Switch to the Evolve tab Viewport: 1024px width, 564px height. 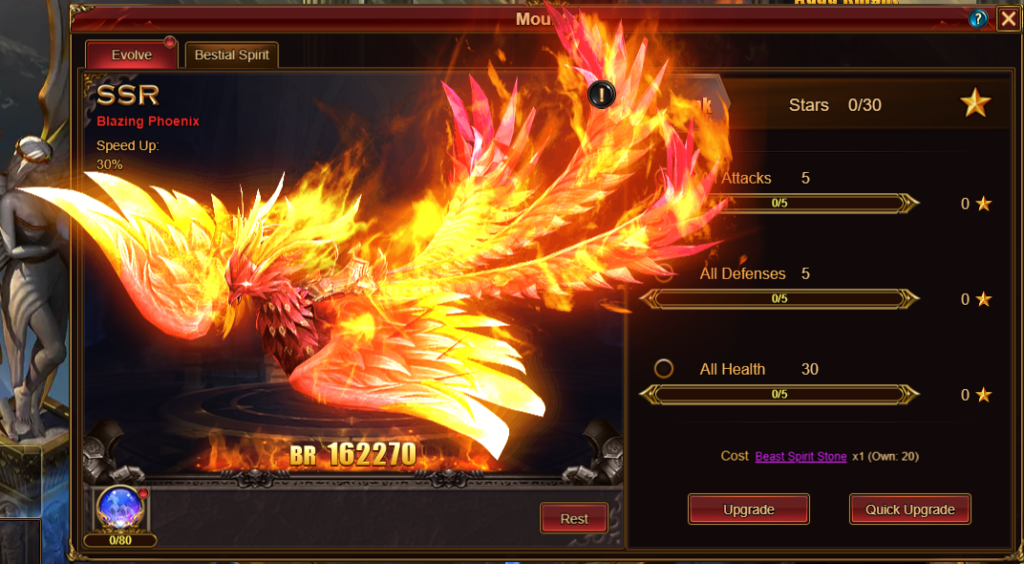click(x=130, y=55)
